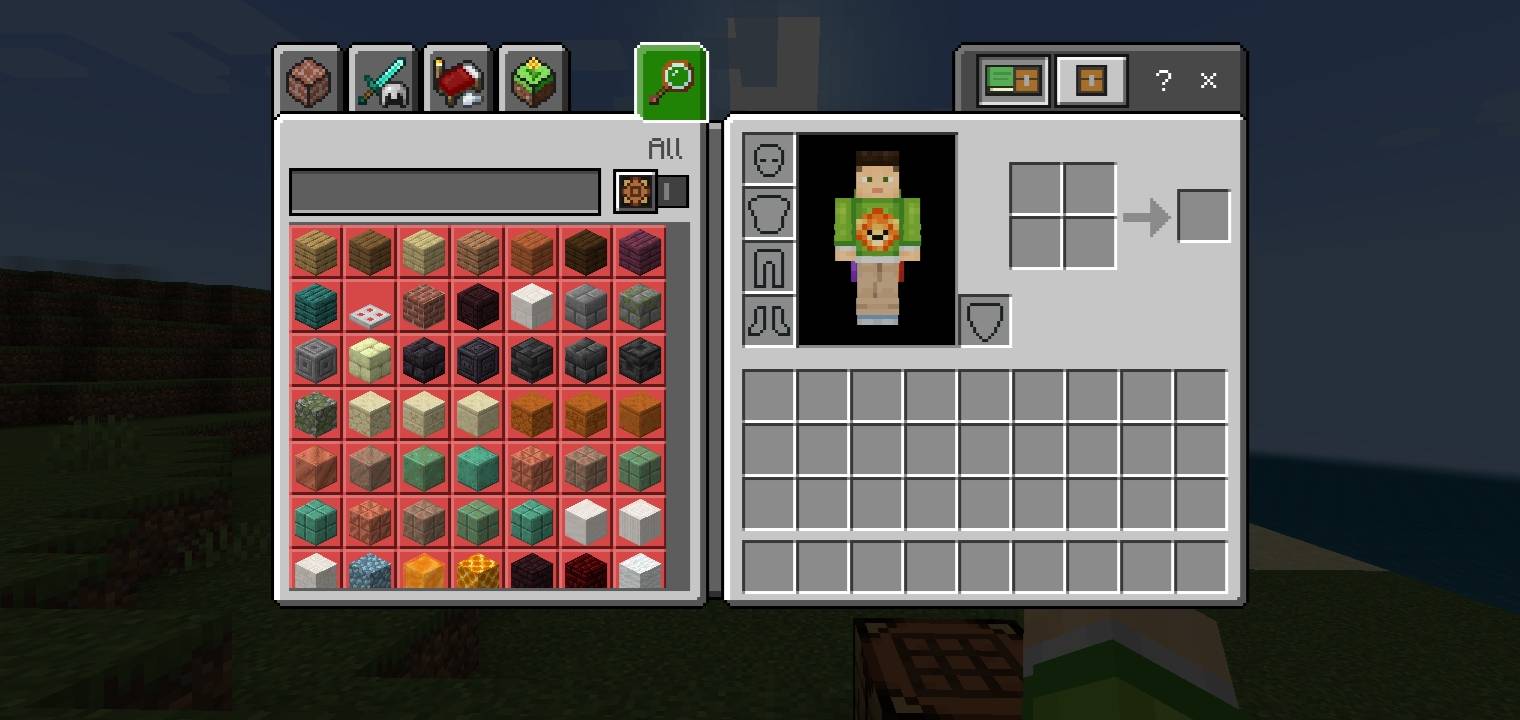The image size is (1520, 720).
Task: Select the Equipment tab with sword icon
Action: (381, 82)
